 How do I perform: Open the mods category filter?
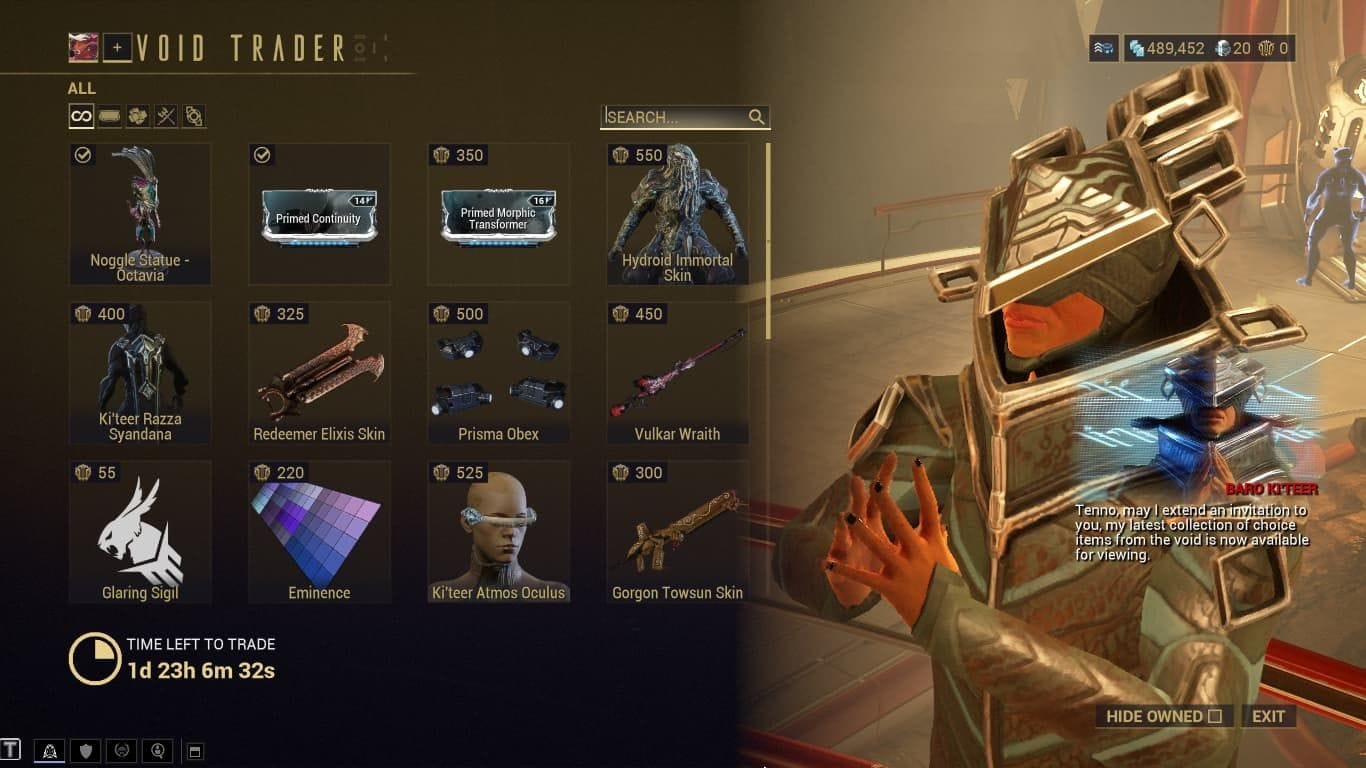(109, 116)
